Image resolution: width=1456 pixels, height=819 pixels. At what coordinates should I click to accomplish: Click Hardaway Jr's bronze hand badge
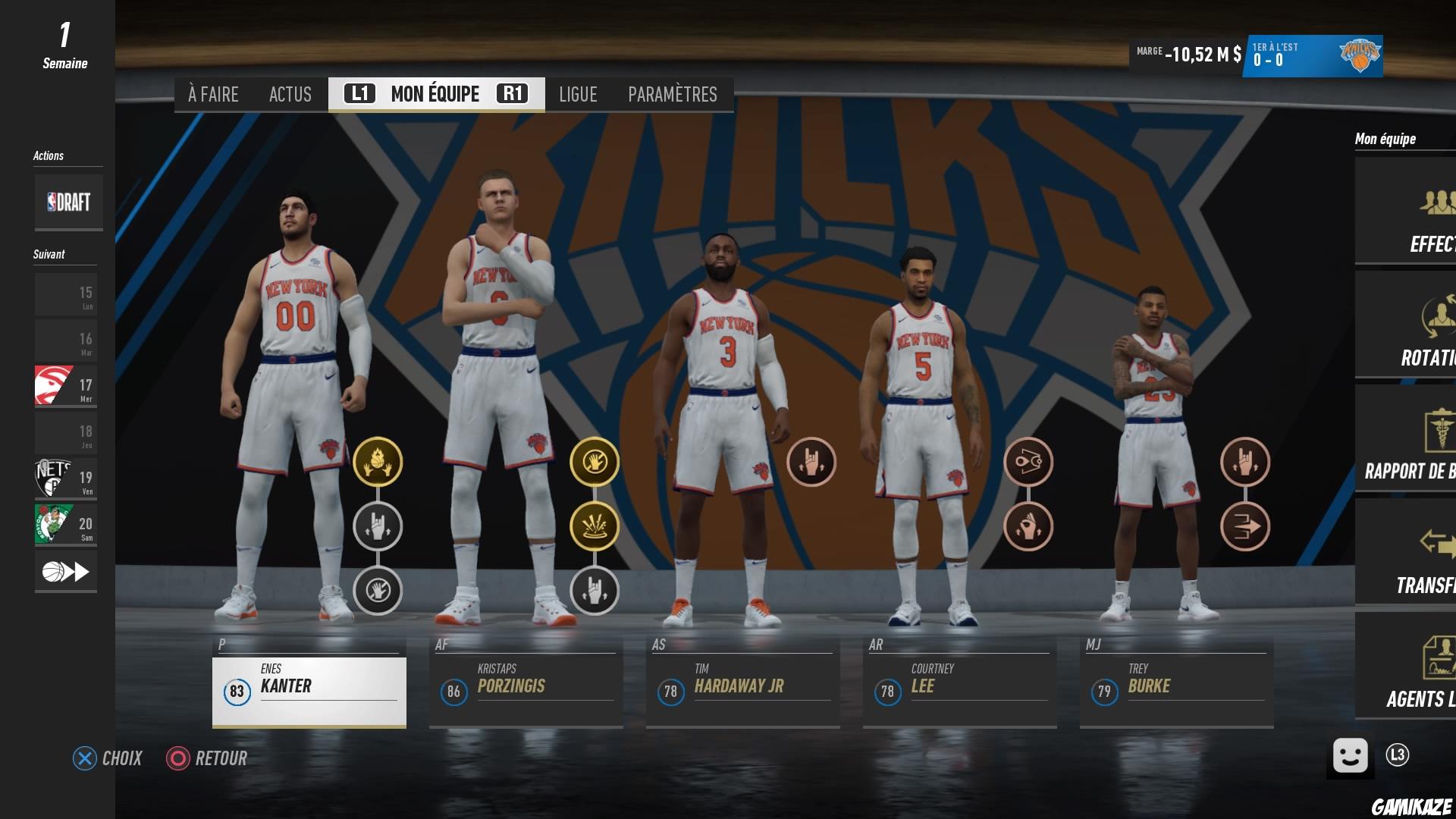pyautogui.click(x=811, y=463)
